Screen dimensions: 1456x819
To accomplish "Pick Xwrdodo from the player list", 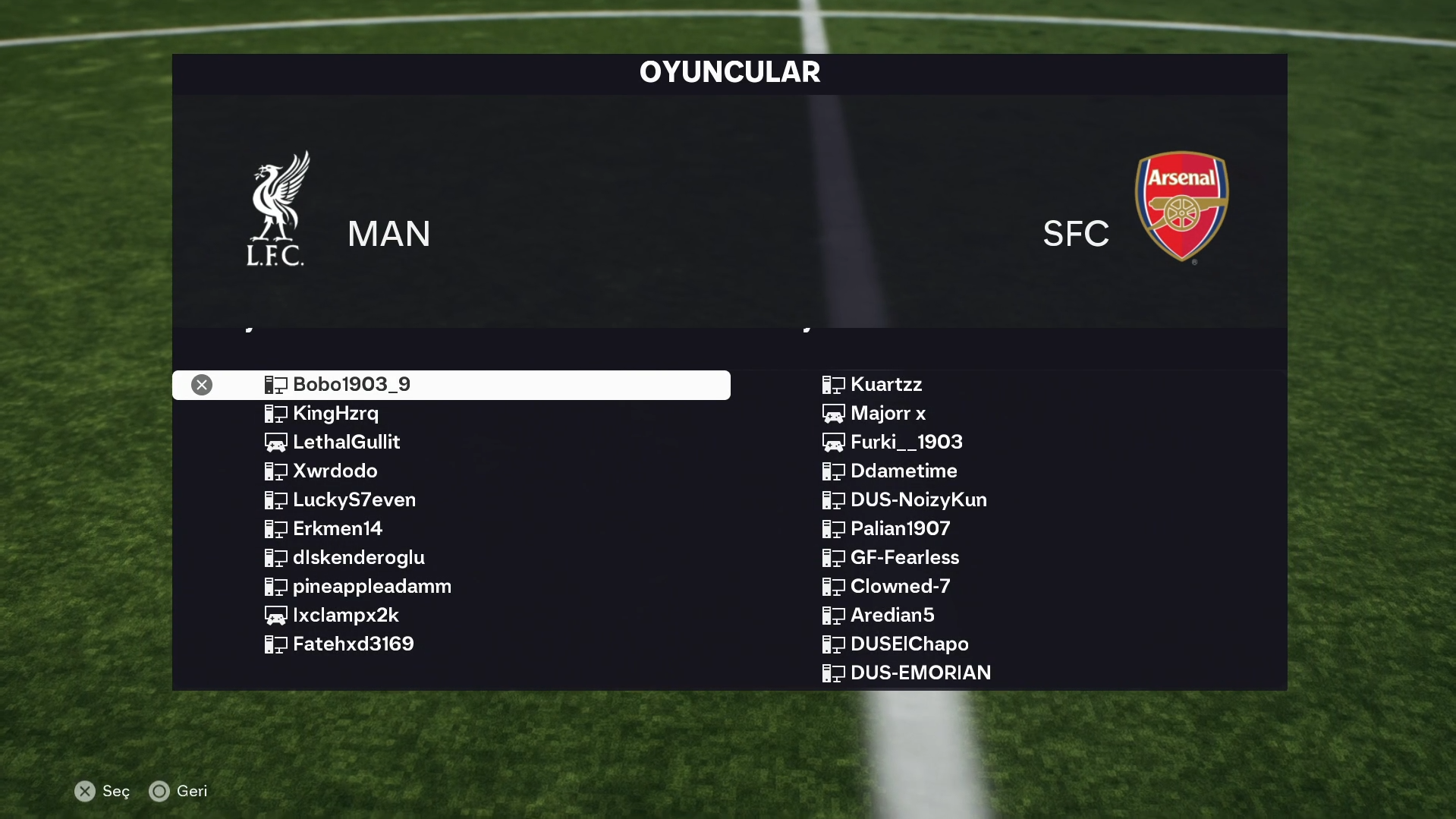I will (335, 471).
